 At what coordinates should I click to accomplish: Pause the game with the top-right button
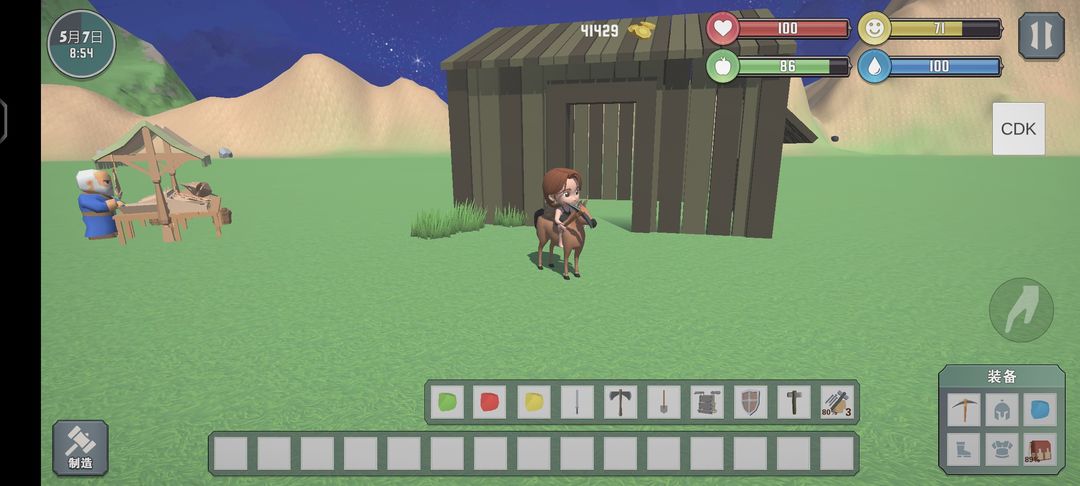tap(1040, 36)
